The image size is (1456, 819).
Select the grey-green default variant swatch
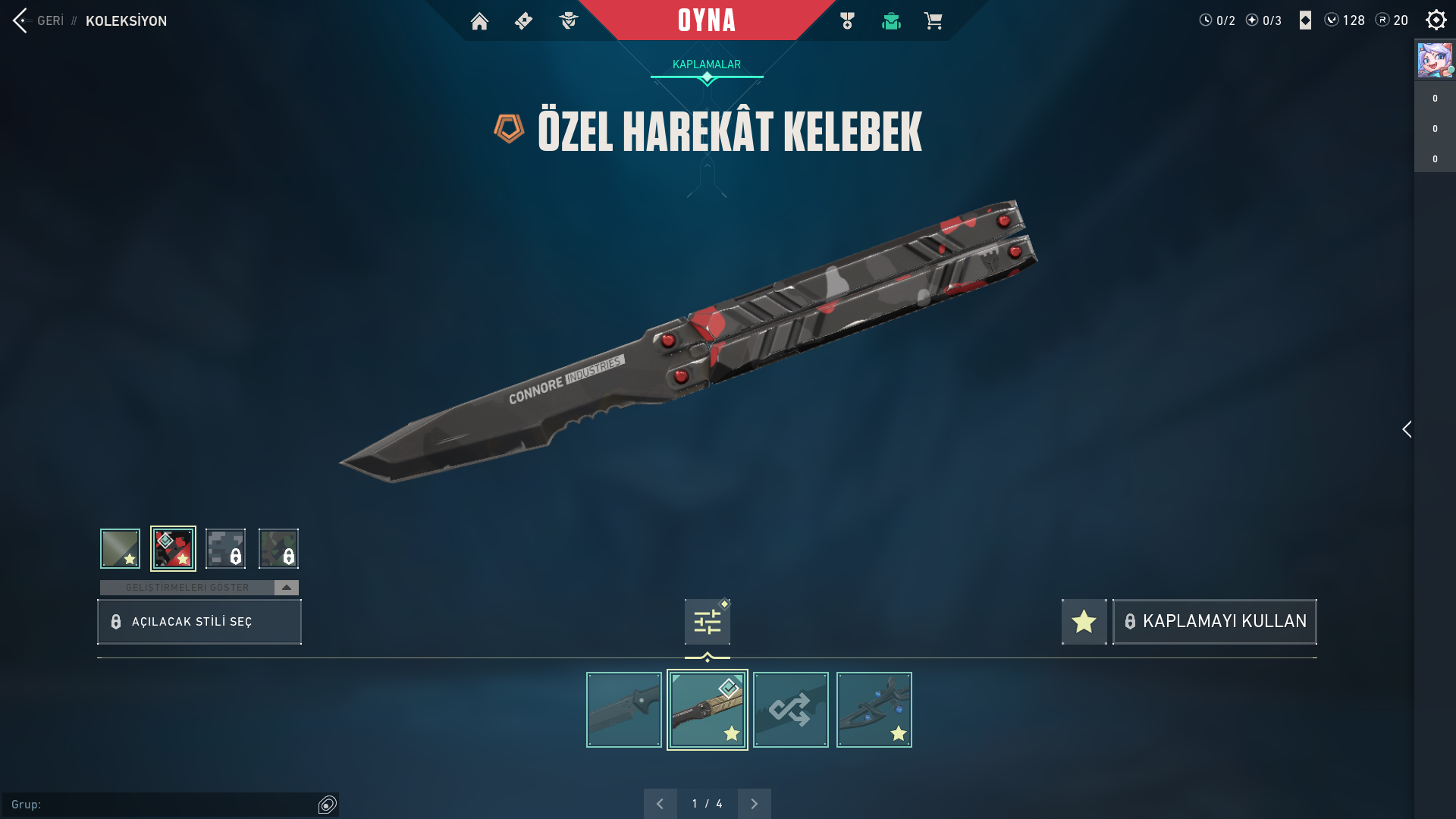120,548
